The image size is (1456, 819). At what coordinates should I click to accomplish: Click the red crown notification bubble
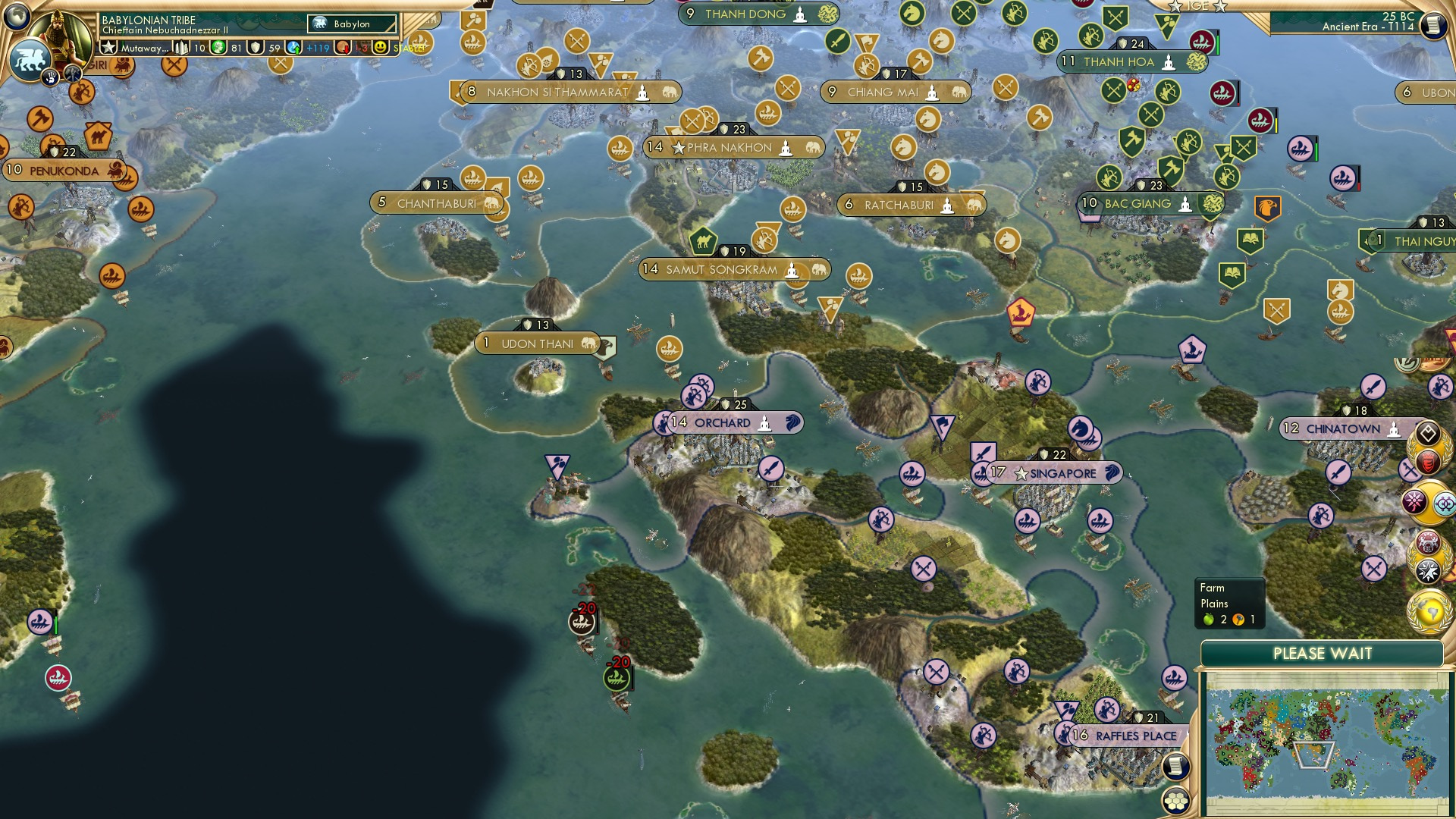click(1427, 460)
